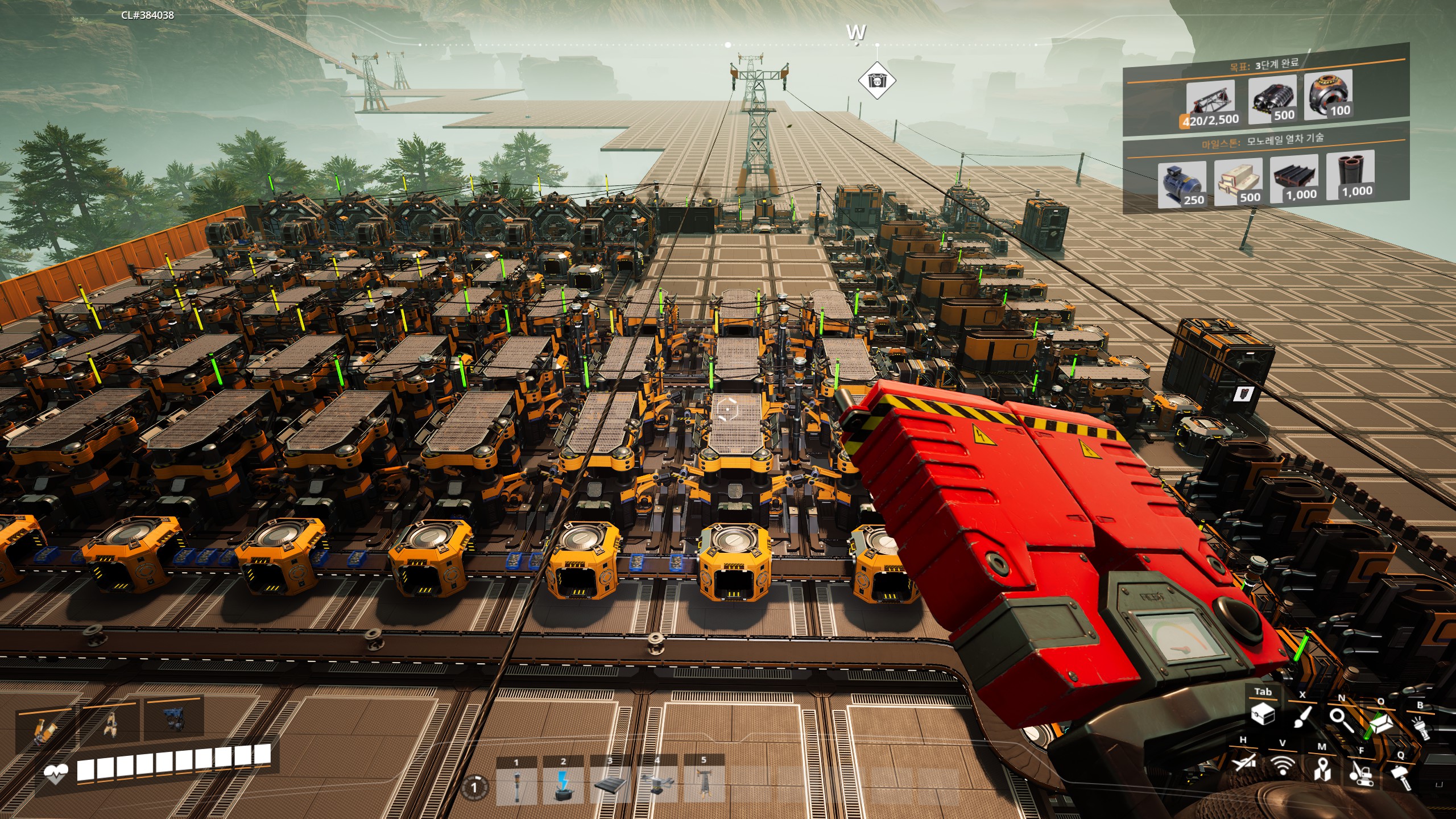Viewport: 1456px width, 819px height.
Task: Click the wireless signal icon
Action: coord(1283,766)
